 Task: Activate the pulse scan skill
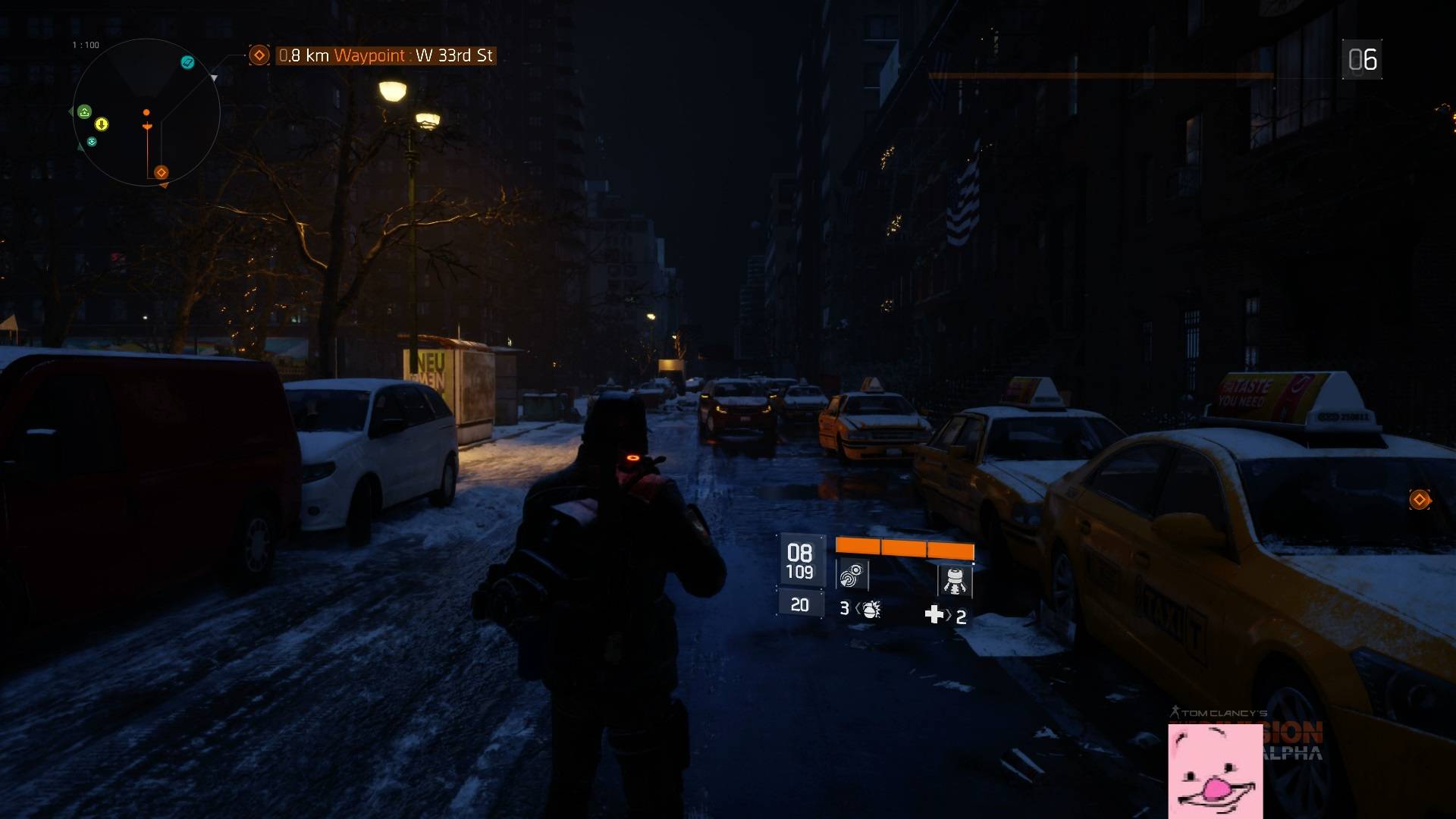tap(852, 576)
